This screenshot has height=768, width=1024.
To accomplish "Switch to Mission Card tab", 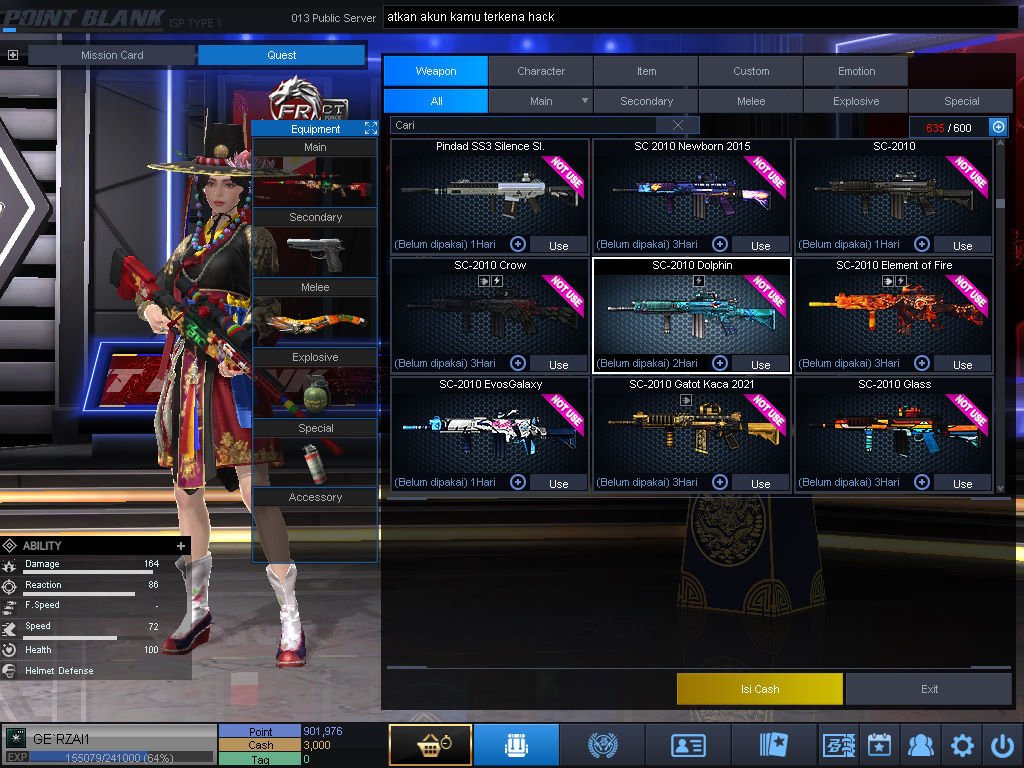I will tap(112, 55).
